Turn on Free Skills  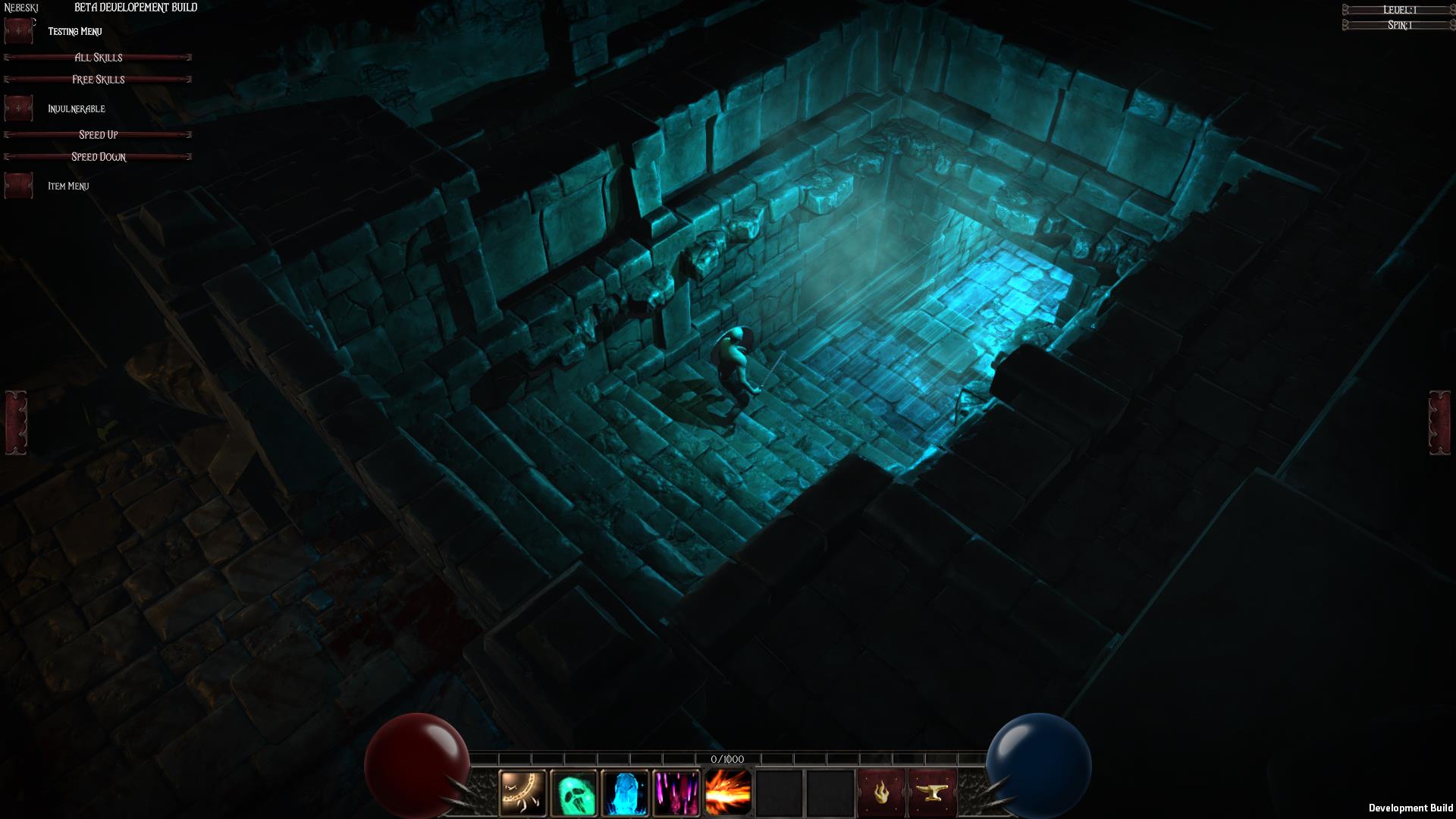coord(97,79)
